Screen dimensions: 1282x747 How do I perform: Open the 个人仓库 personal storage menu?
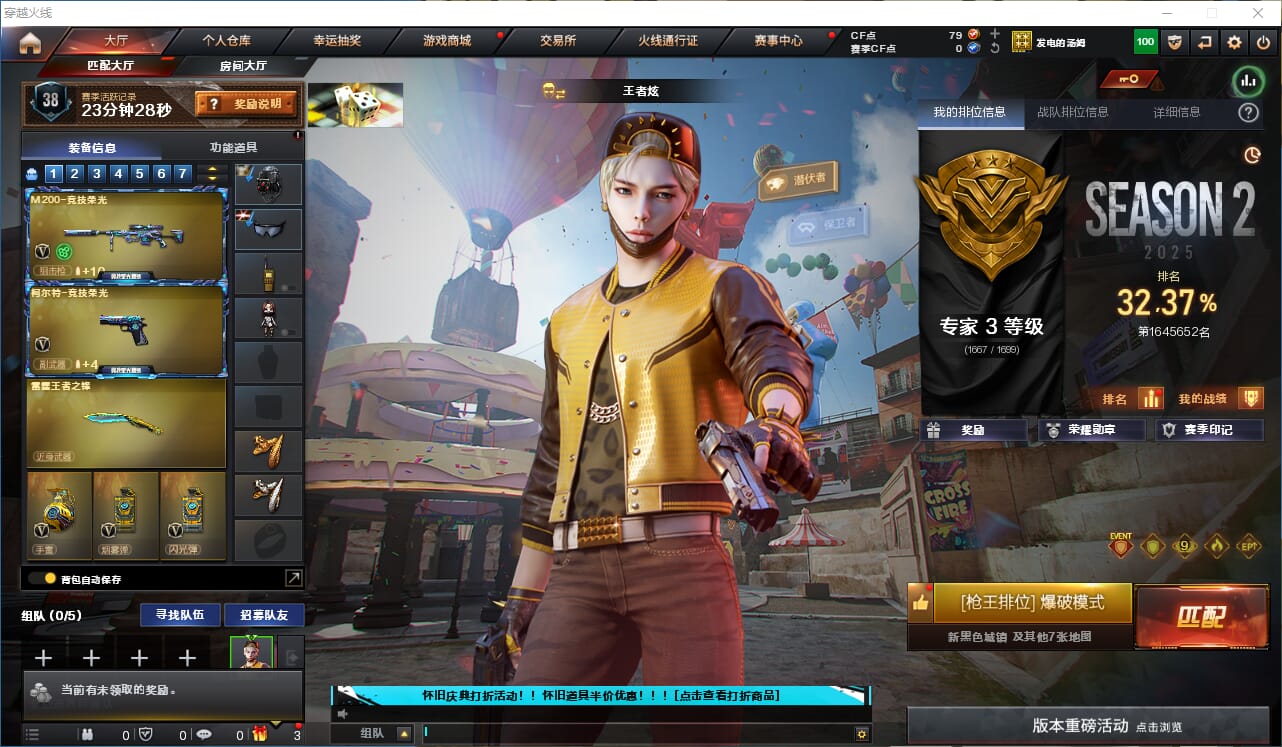point(227,41)
